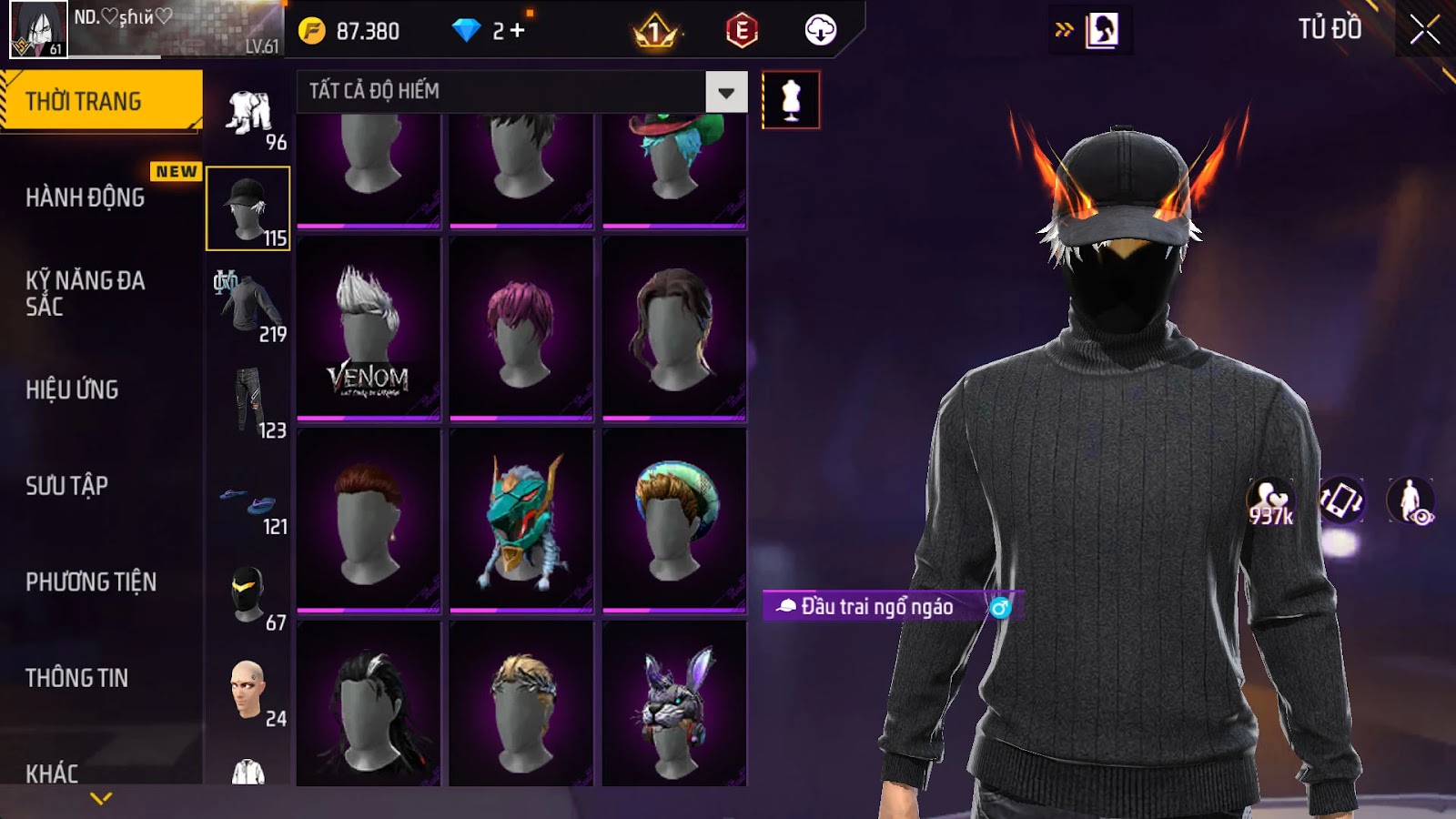
Task: Go to the Sưu Tập tab
Action: 67,486
